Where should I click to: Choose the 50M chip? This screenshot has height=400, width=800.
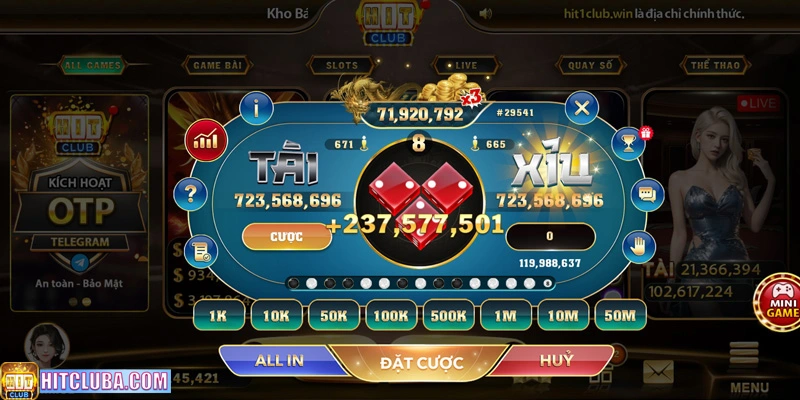621,315
